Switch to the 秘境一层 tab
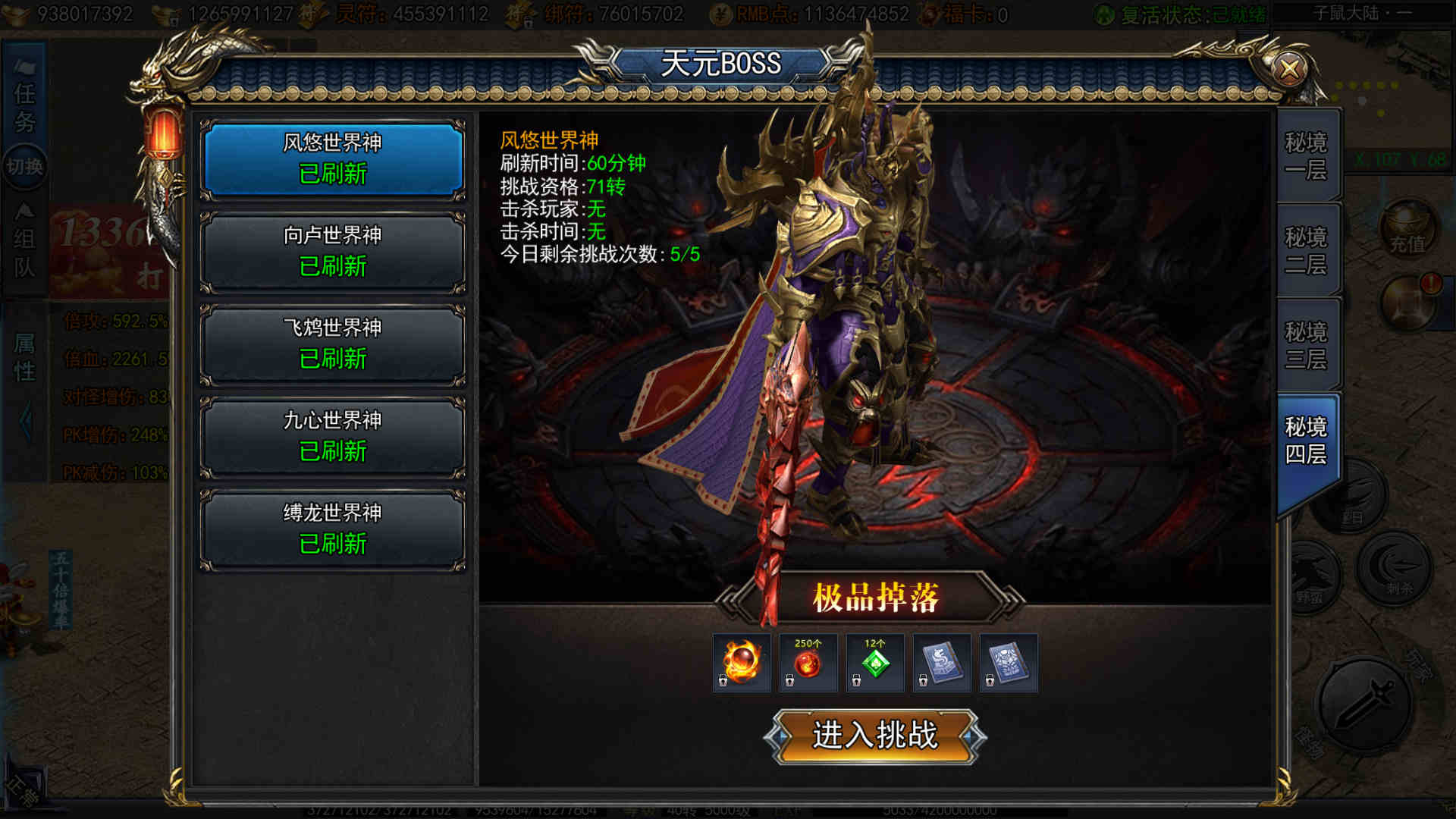Image resolution: width=1456 pixels, height=819 pixels. (x=1306, y=156)
